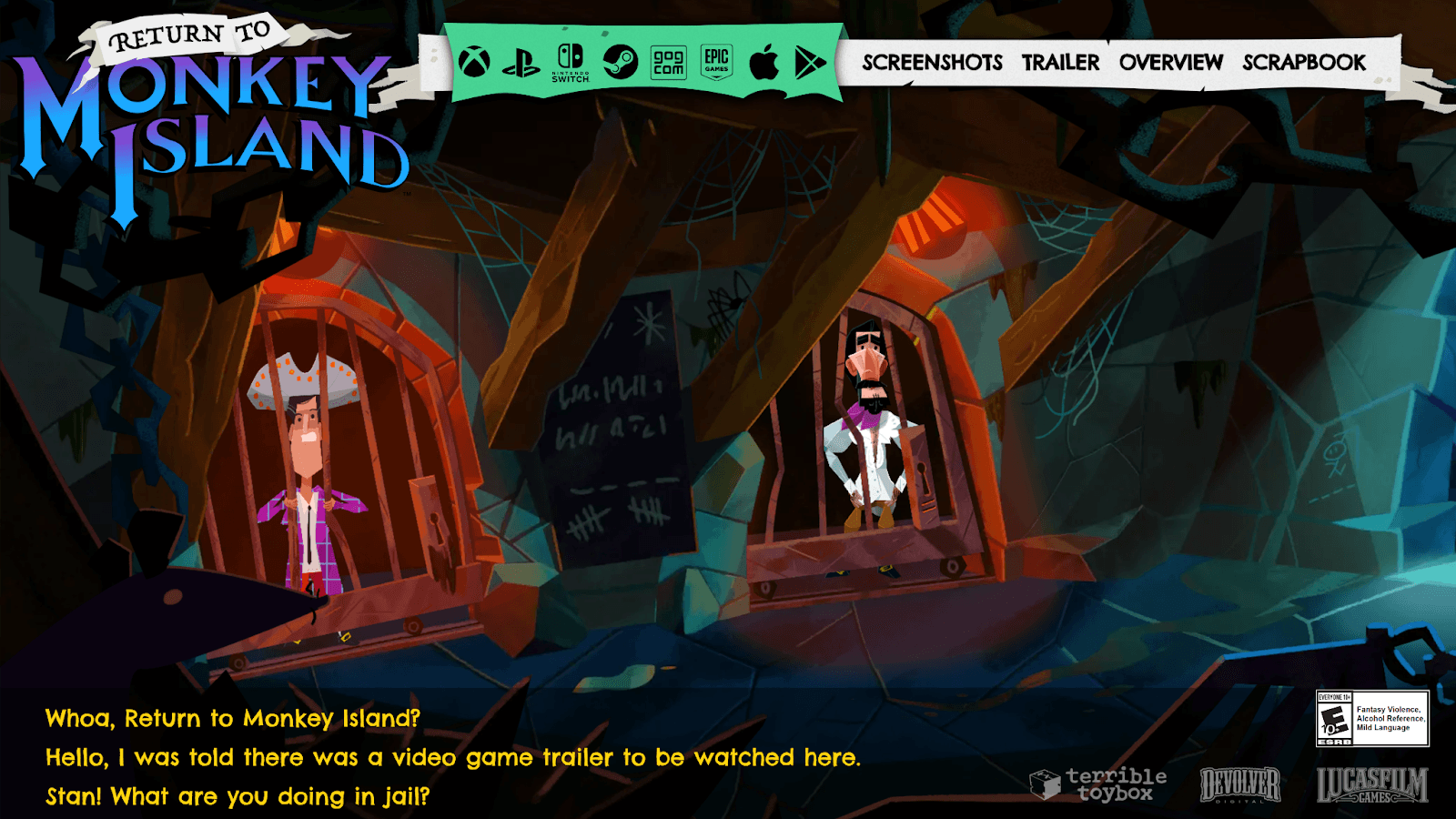
Task: Click the dialogue line about Stan in jail
Action: [x=237, y=795]
